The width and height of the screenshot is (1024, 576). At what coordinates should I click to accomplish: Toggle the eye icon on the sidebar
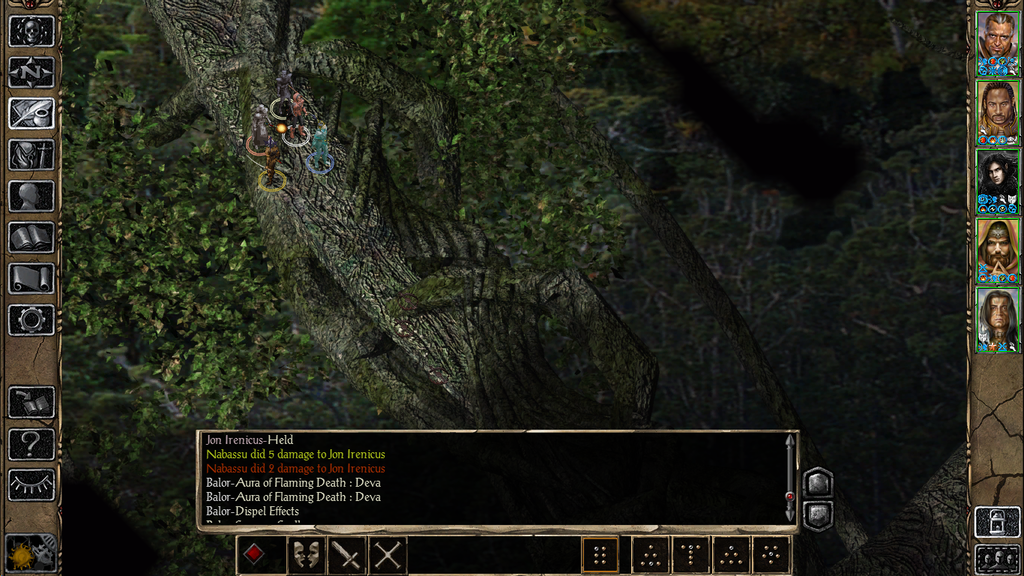(31, 484)
